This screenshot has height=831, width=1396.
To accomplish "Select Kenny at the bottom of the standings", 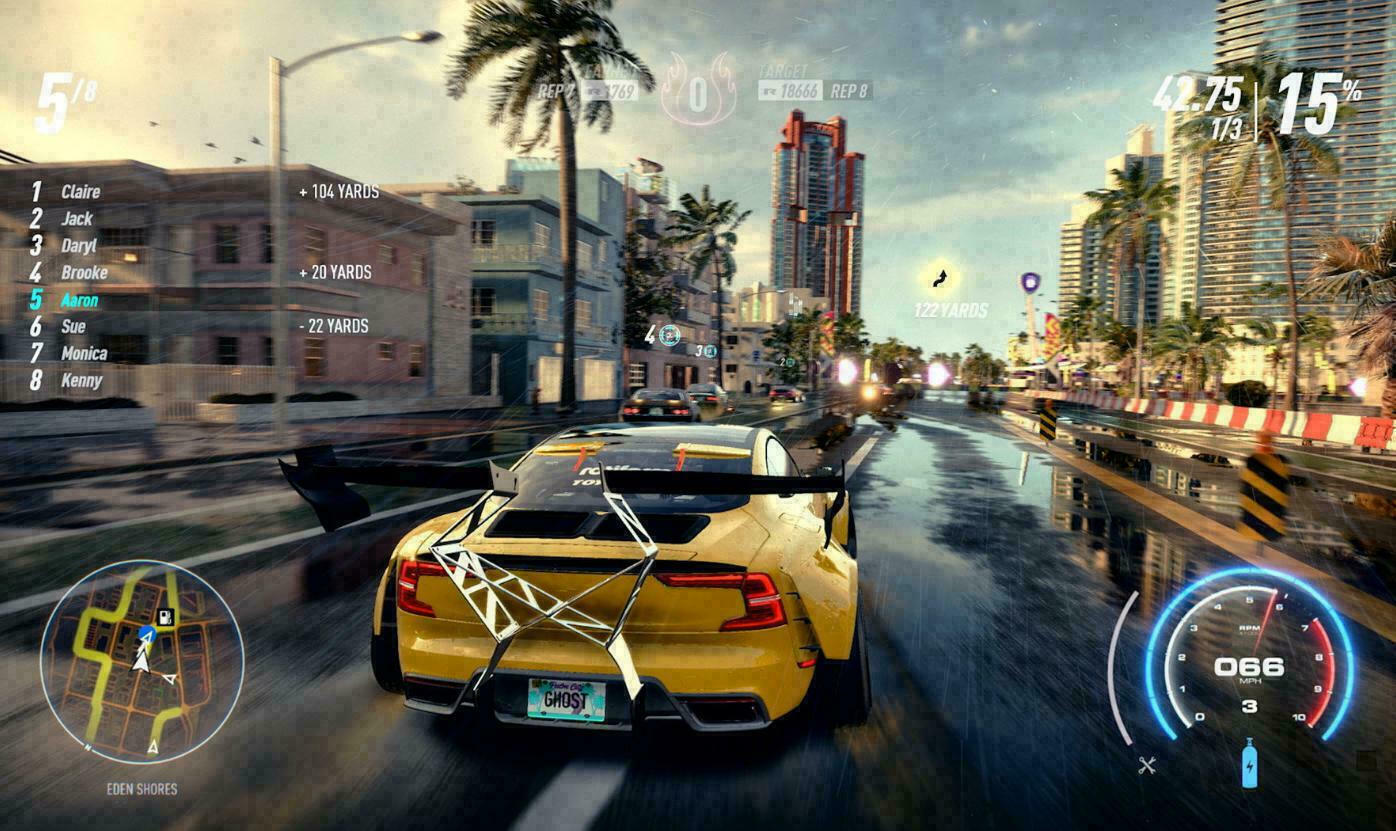I will [x=81, y=380].
